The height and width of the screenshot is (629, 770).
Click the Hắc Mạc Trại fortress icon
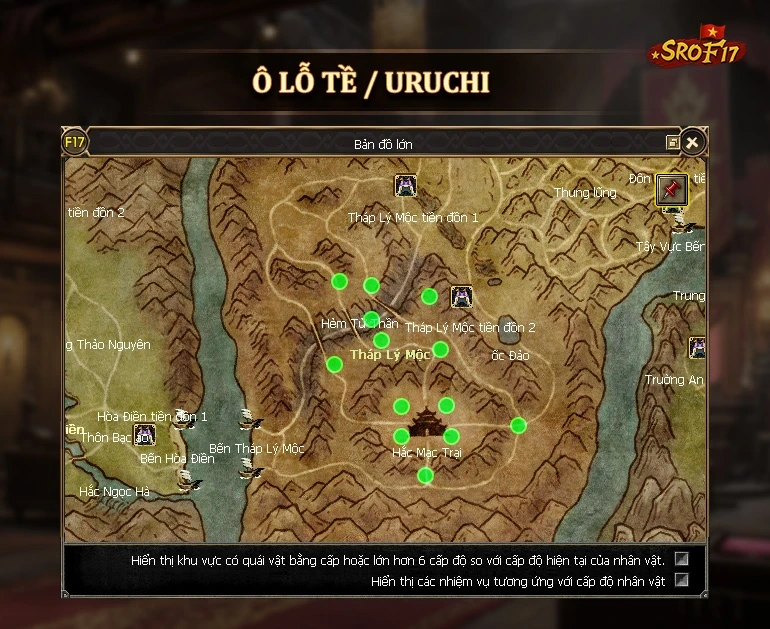click(x=426, y=422)
